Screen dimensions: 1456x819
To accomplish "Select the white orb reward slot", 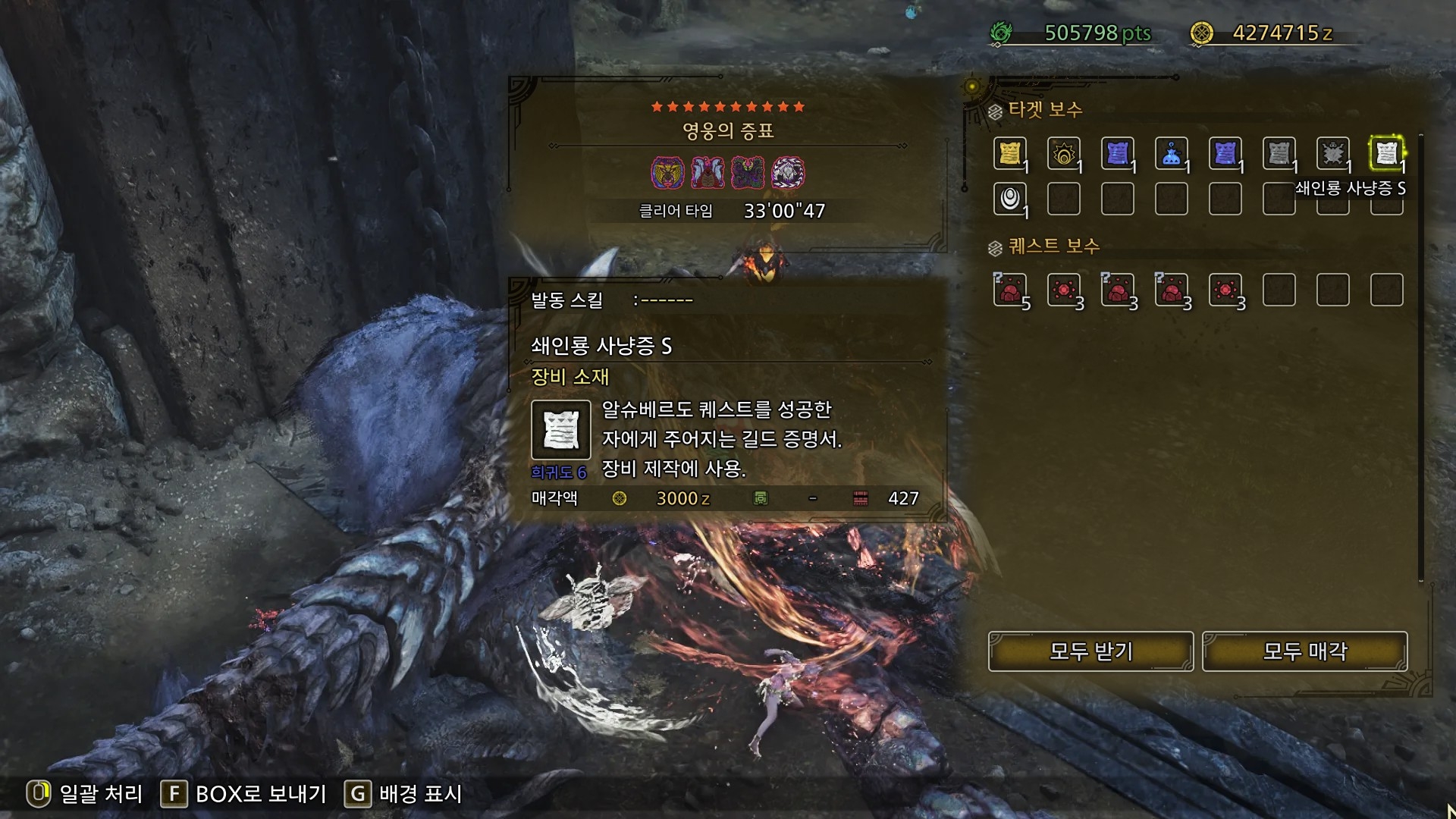I will (x=1009, y=199).
